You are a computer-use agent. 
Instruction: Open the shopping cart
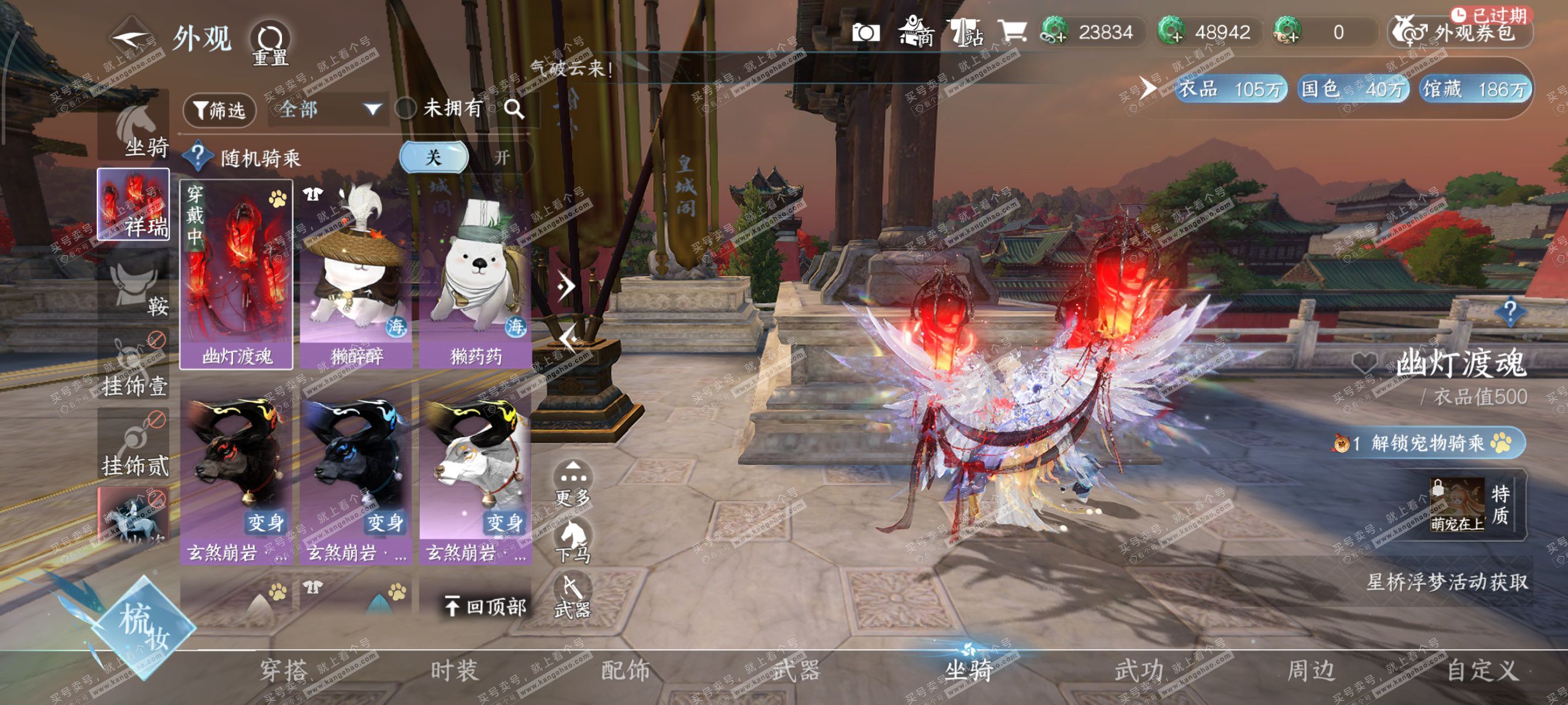[x=1012, y=31]
